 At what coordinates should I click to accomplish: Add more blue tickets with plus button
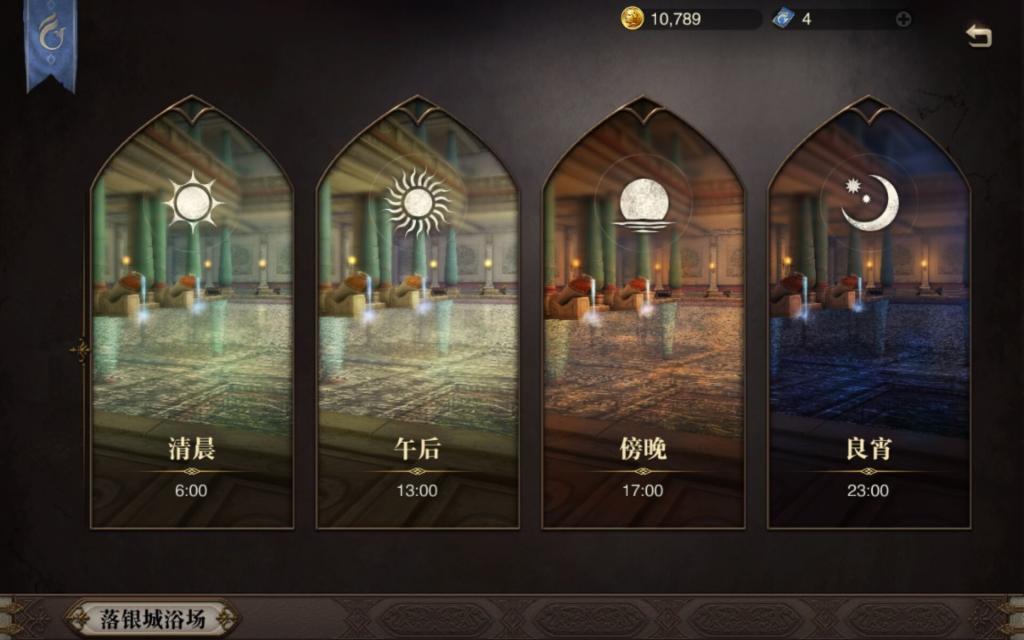click(x=903, y=19)
